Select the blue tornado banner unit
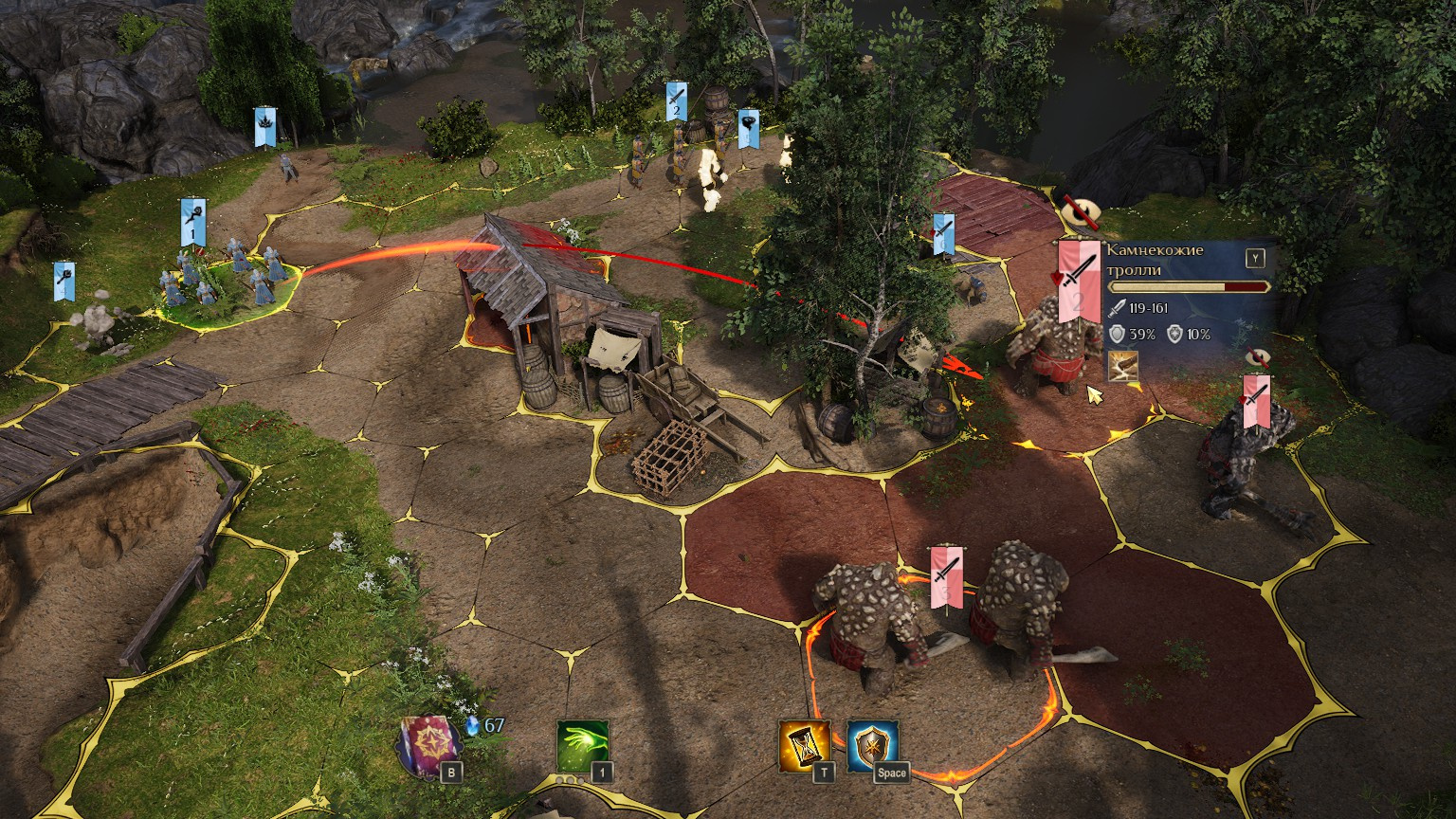Image resolution: width=1456 pixels, height=819 pixels. click(748, 128)
